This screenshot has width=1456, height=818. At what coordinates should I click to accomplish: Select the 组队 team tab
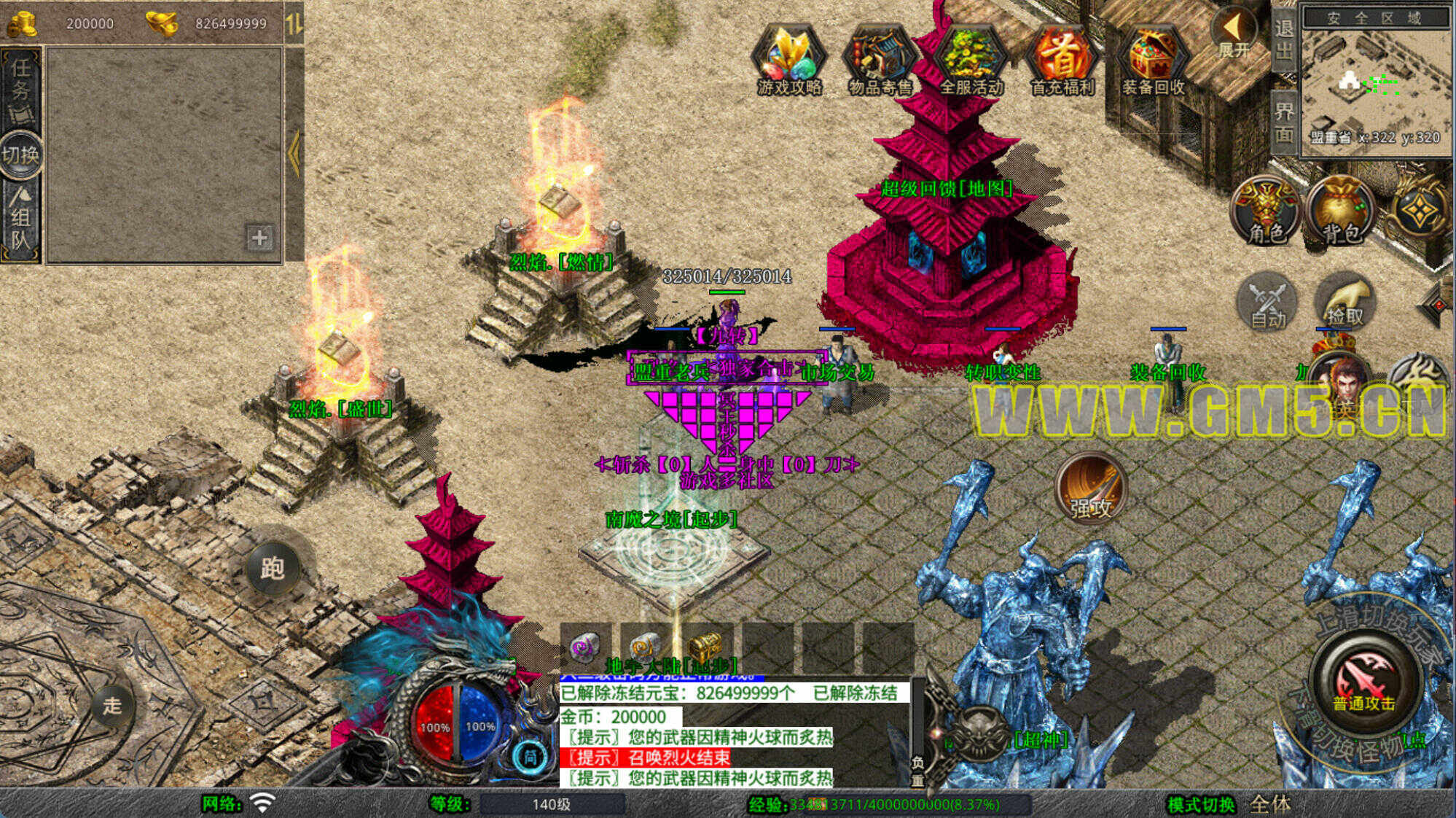pyautogui.click(x=20, y=219)
